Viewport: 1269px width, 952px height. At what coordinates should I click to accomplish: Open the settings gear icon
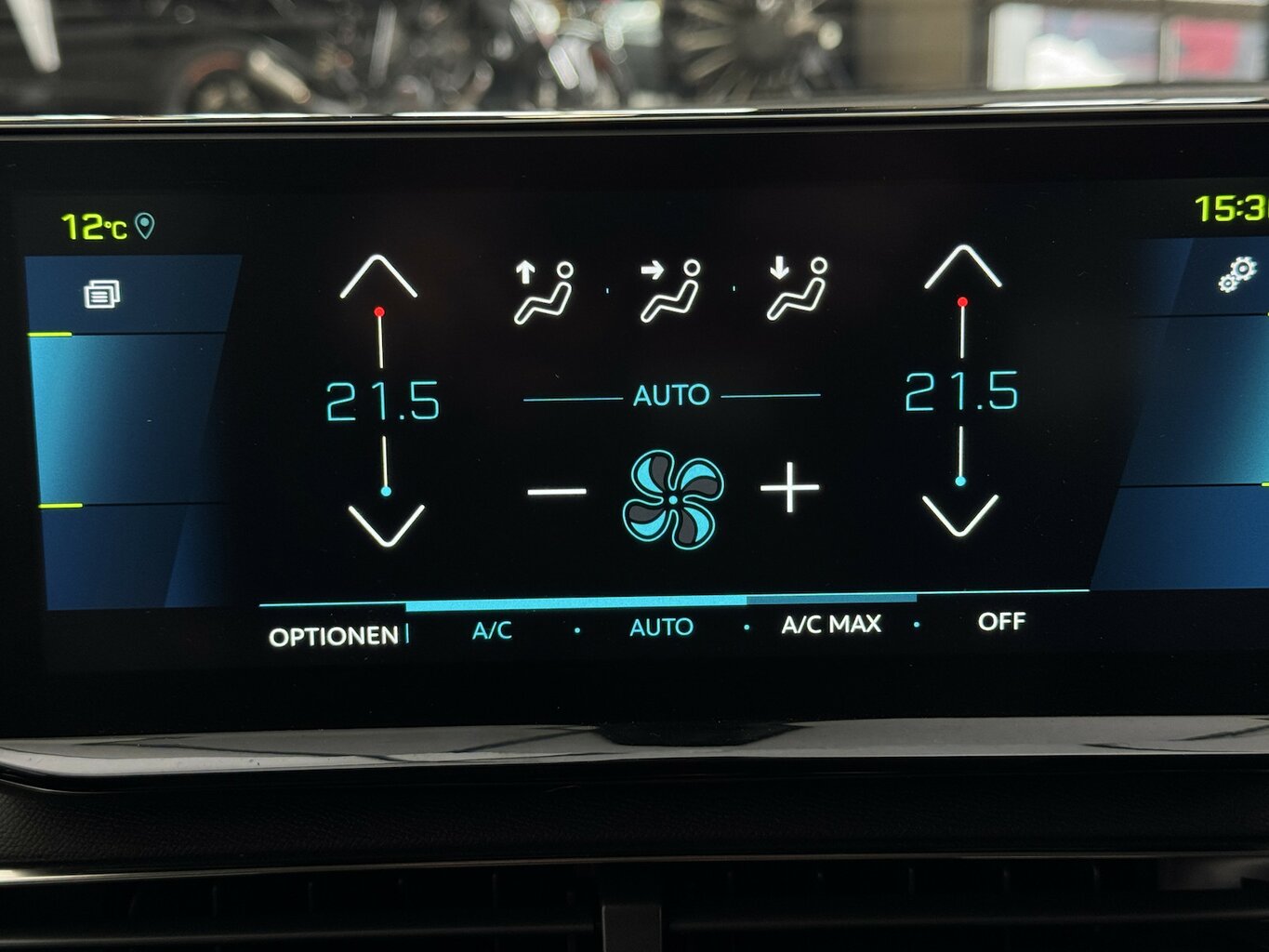point(1236,275)
